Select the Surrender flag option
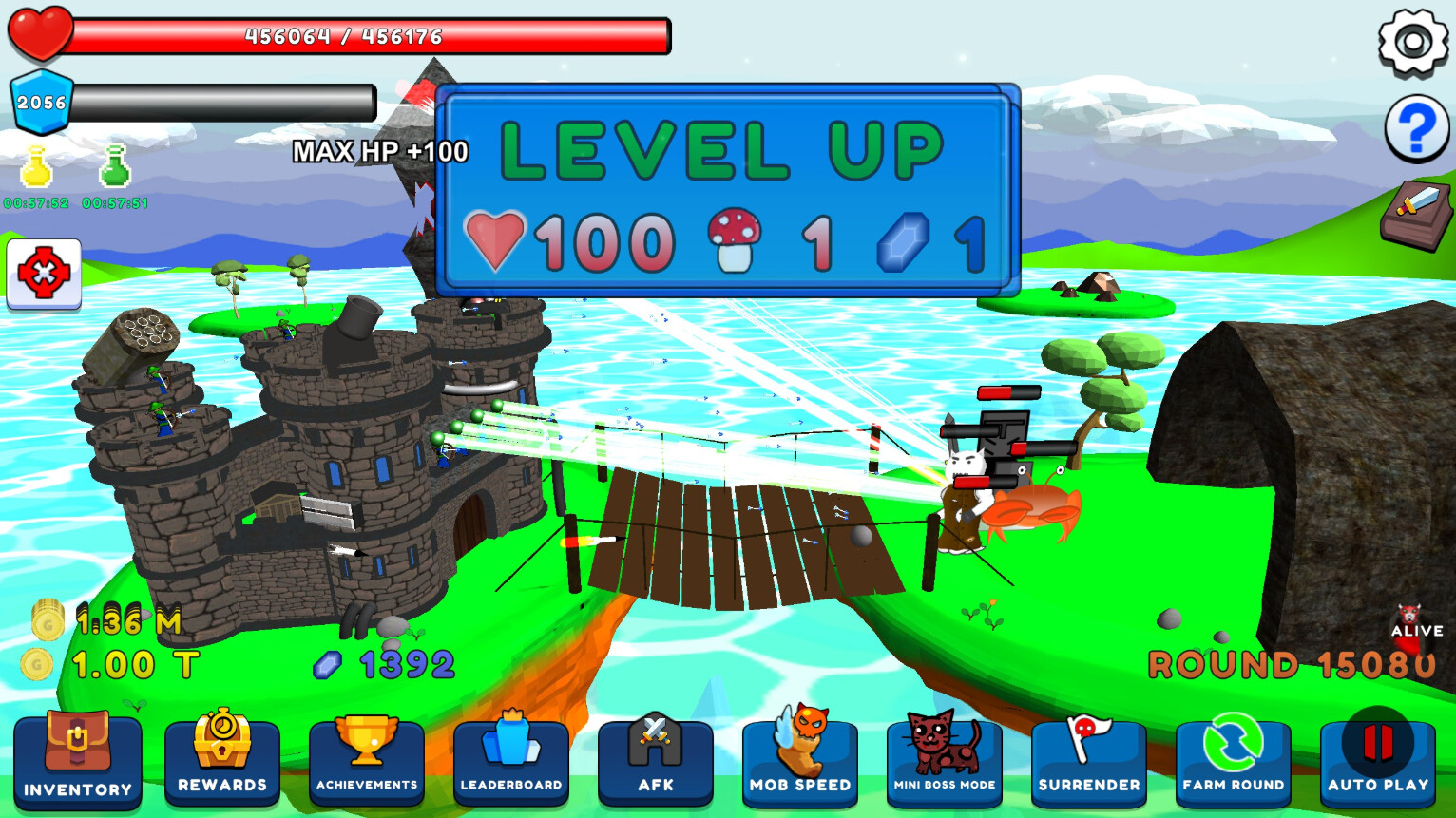The height and width of the screenshot is (818, 1456). [x=1089, y=760]
